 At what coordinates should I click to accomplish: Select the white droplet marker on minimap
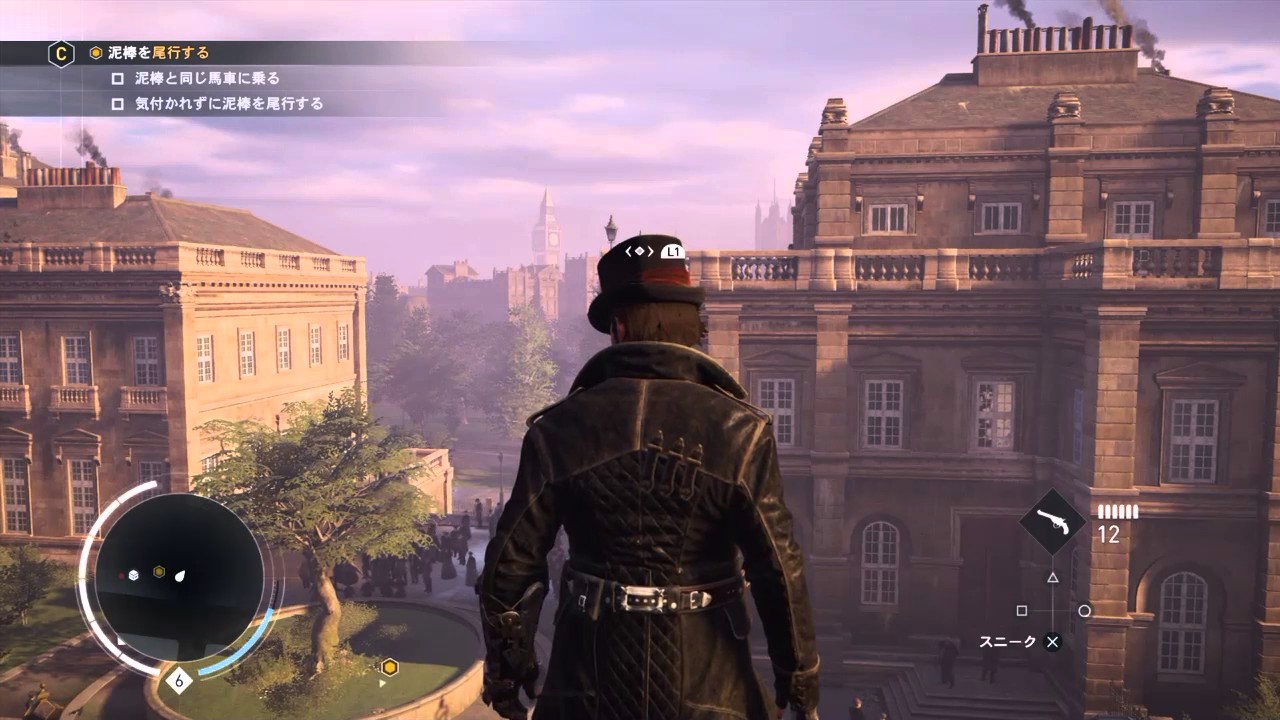pyautogui.click(x=180, y=575)
